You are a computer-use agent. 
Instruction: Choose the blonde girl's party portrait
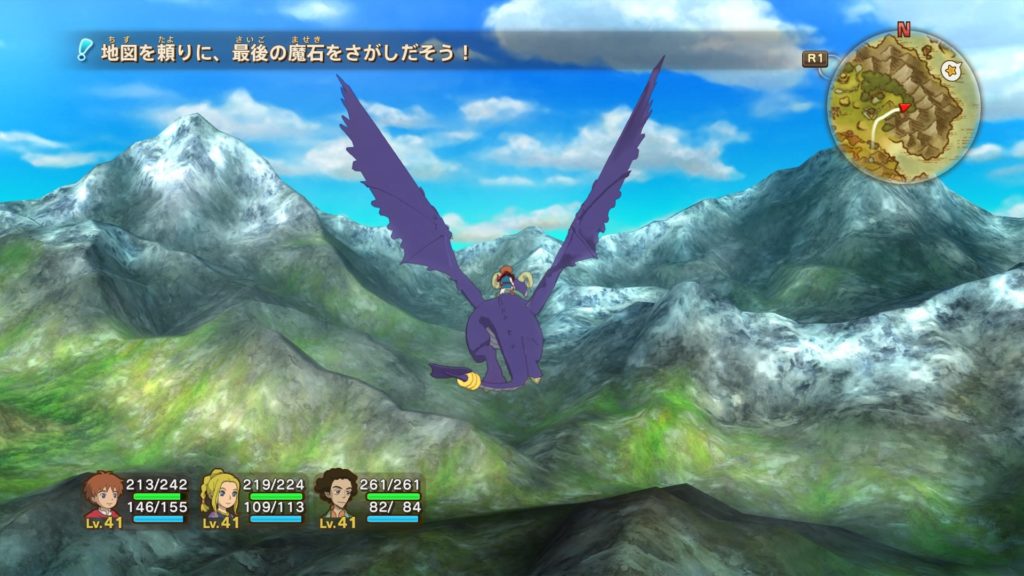220,493
